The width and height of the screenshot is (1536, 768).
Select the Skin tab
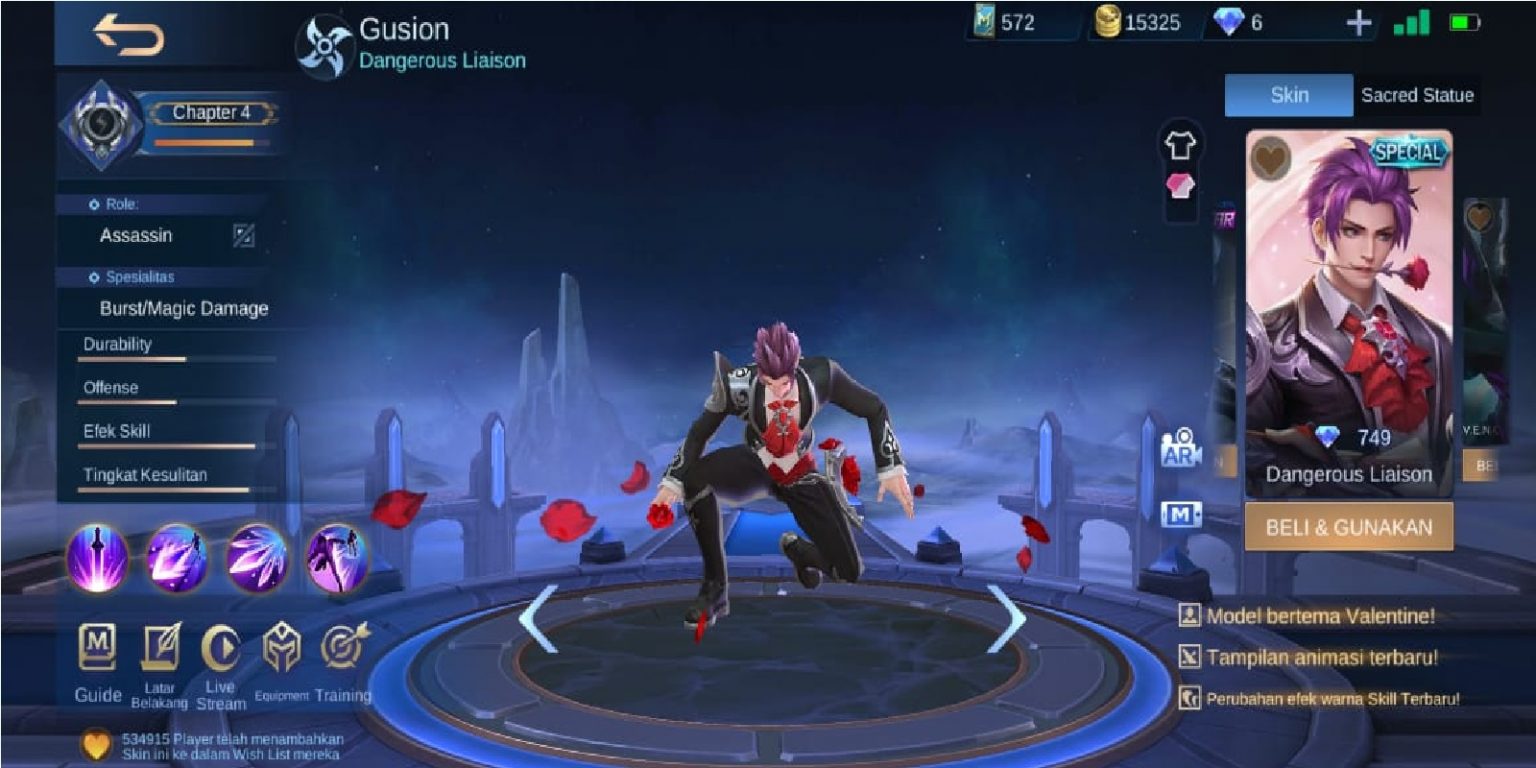(1287, 96)
